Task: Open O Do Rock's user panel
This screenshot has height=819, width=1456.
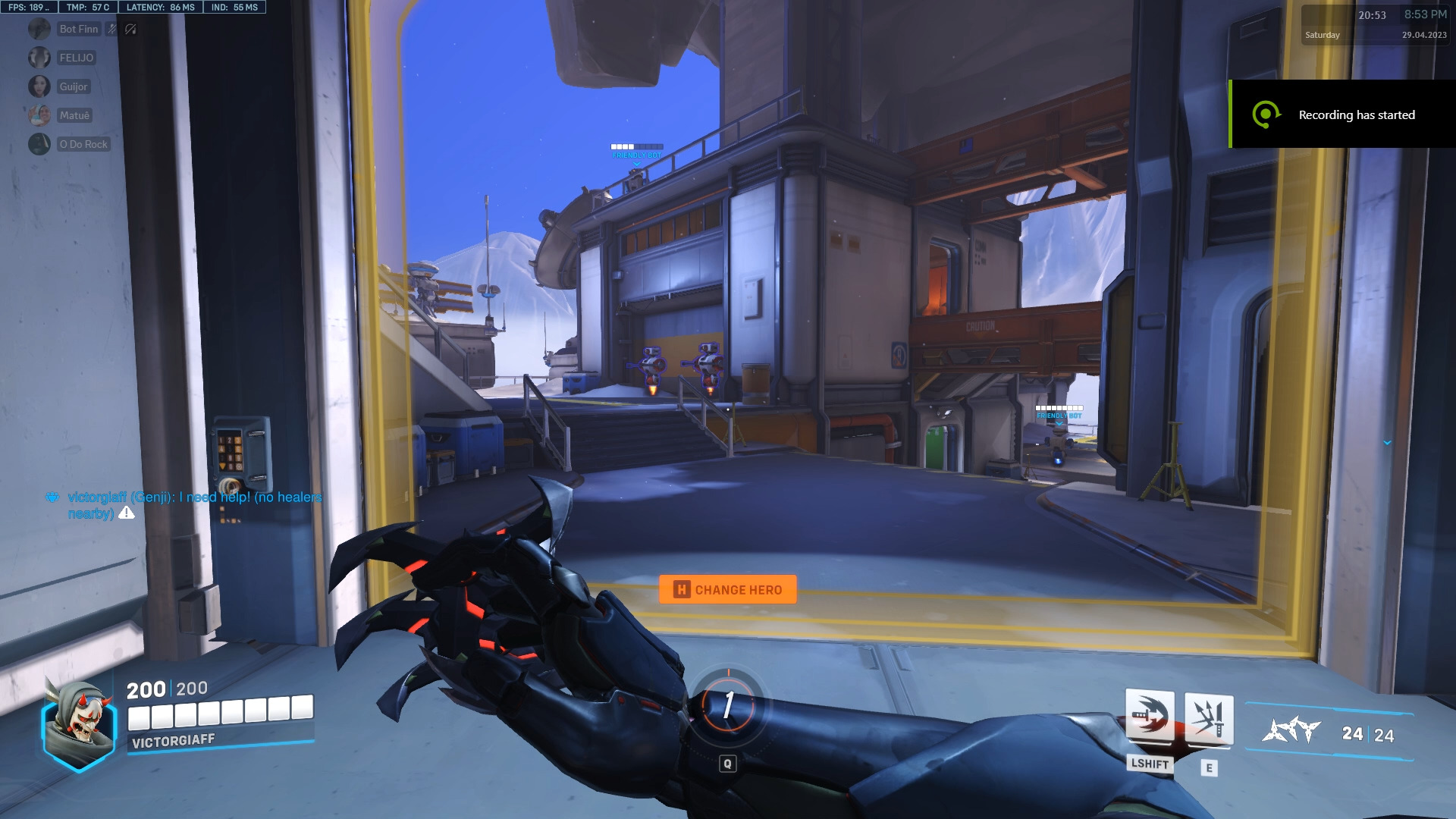Action: 82,143
